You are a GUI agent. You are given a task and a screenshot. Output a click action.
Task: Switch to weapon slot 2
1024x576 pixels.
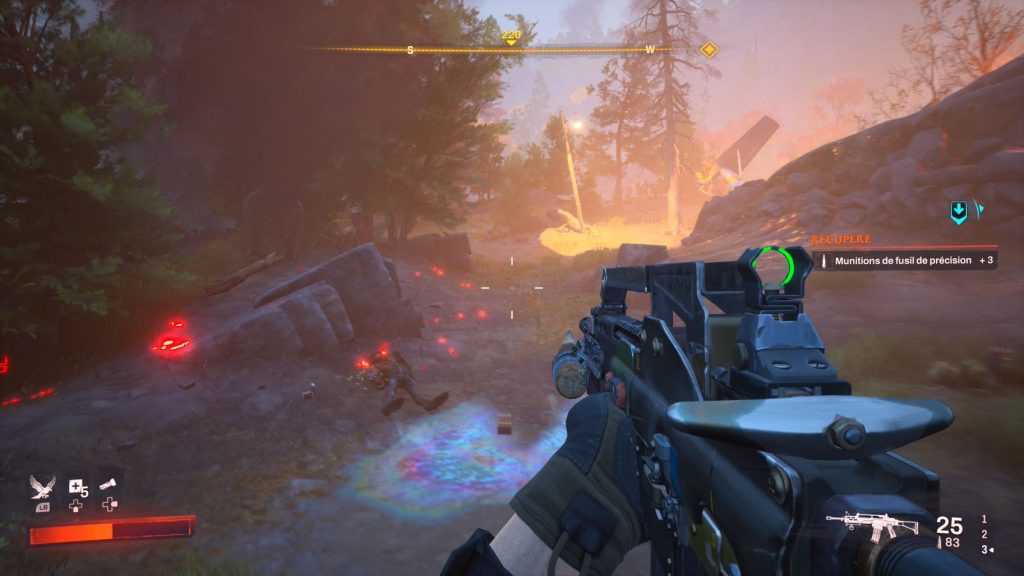coord(985,534)
